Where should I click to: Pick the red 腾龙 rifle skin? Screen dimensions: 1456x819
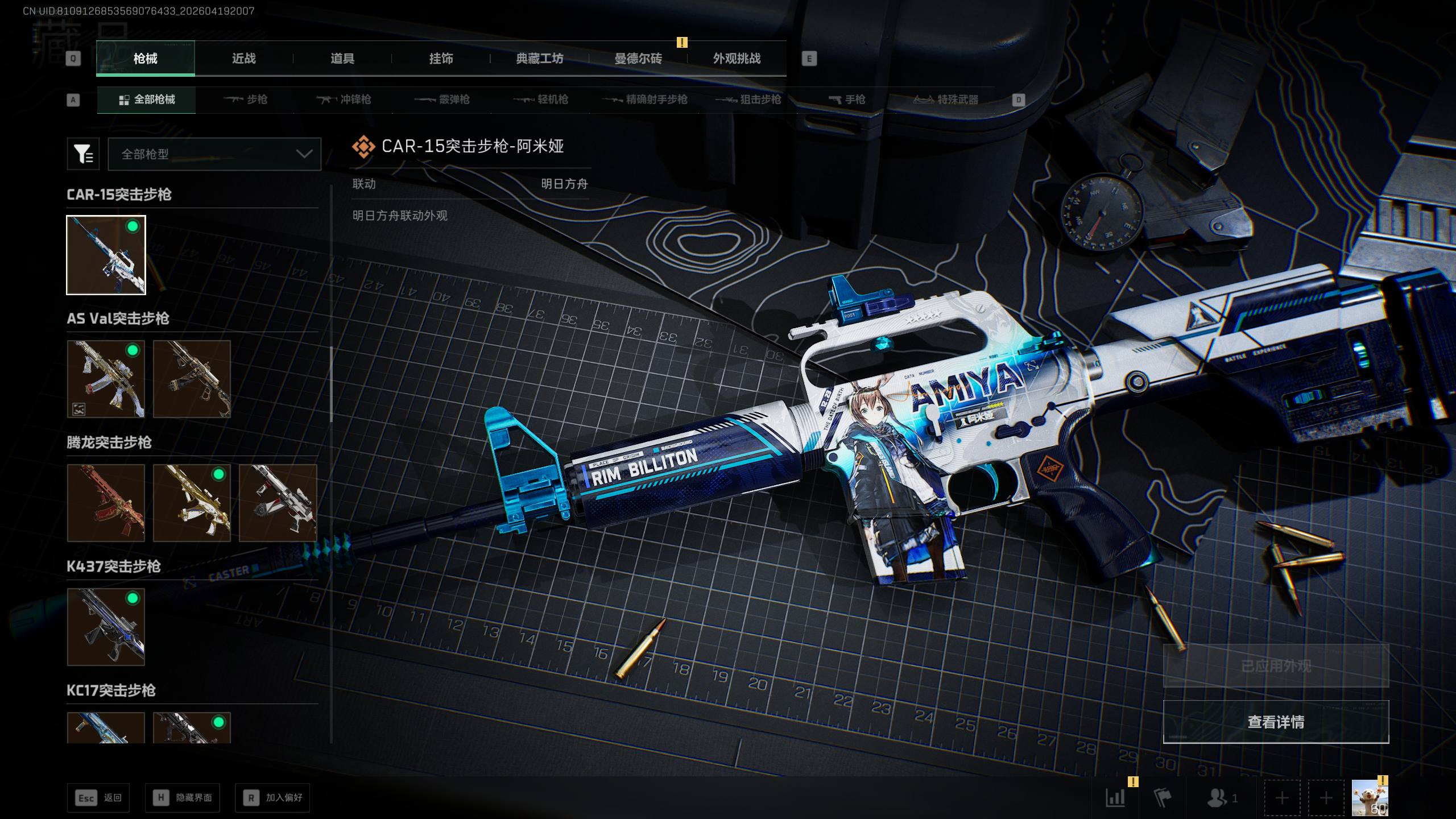click(x=106, y=503)
